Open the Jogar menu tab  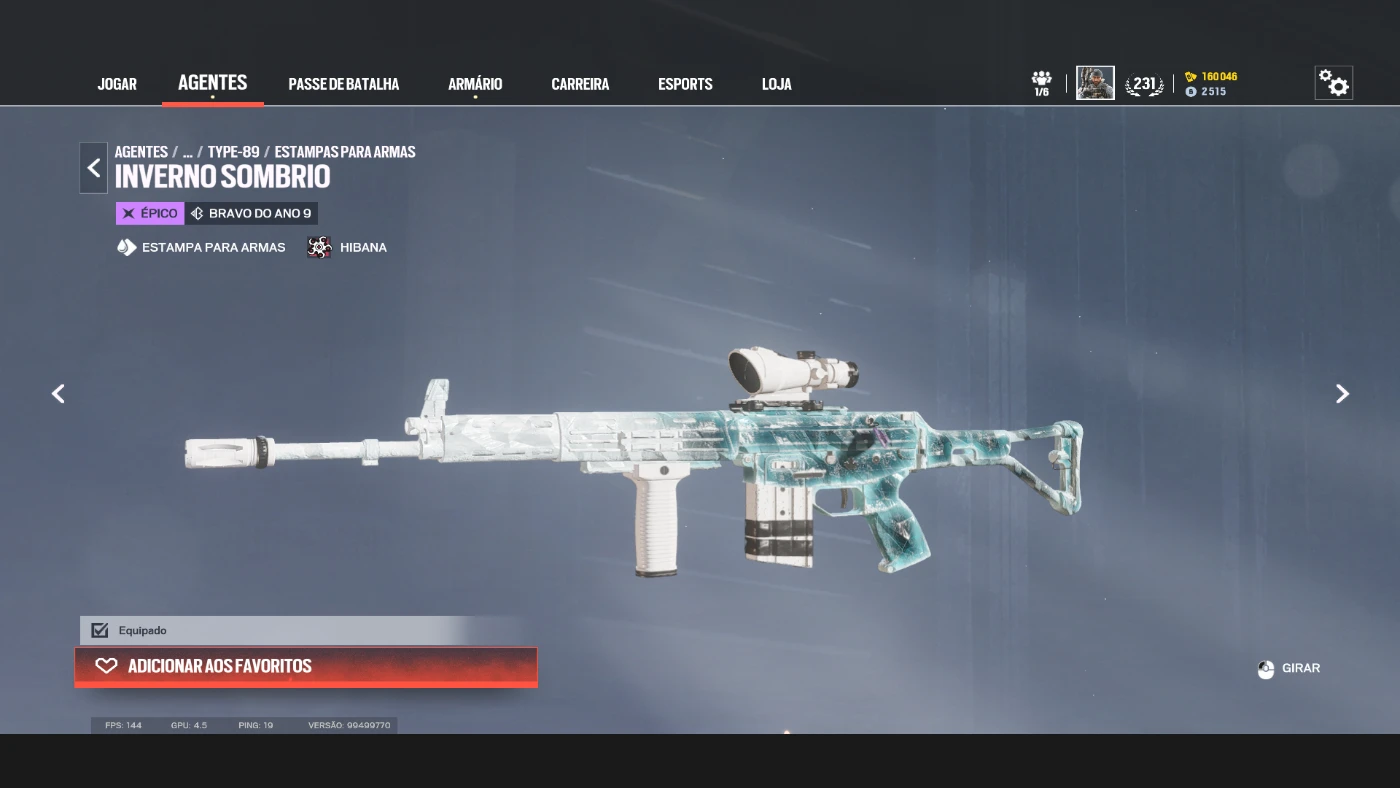click(117, 84)
